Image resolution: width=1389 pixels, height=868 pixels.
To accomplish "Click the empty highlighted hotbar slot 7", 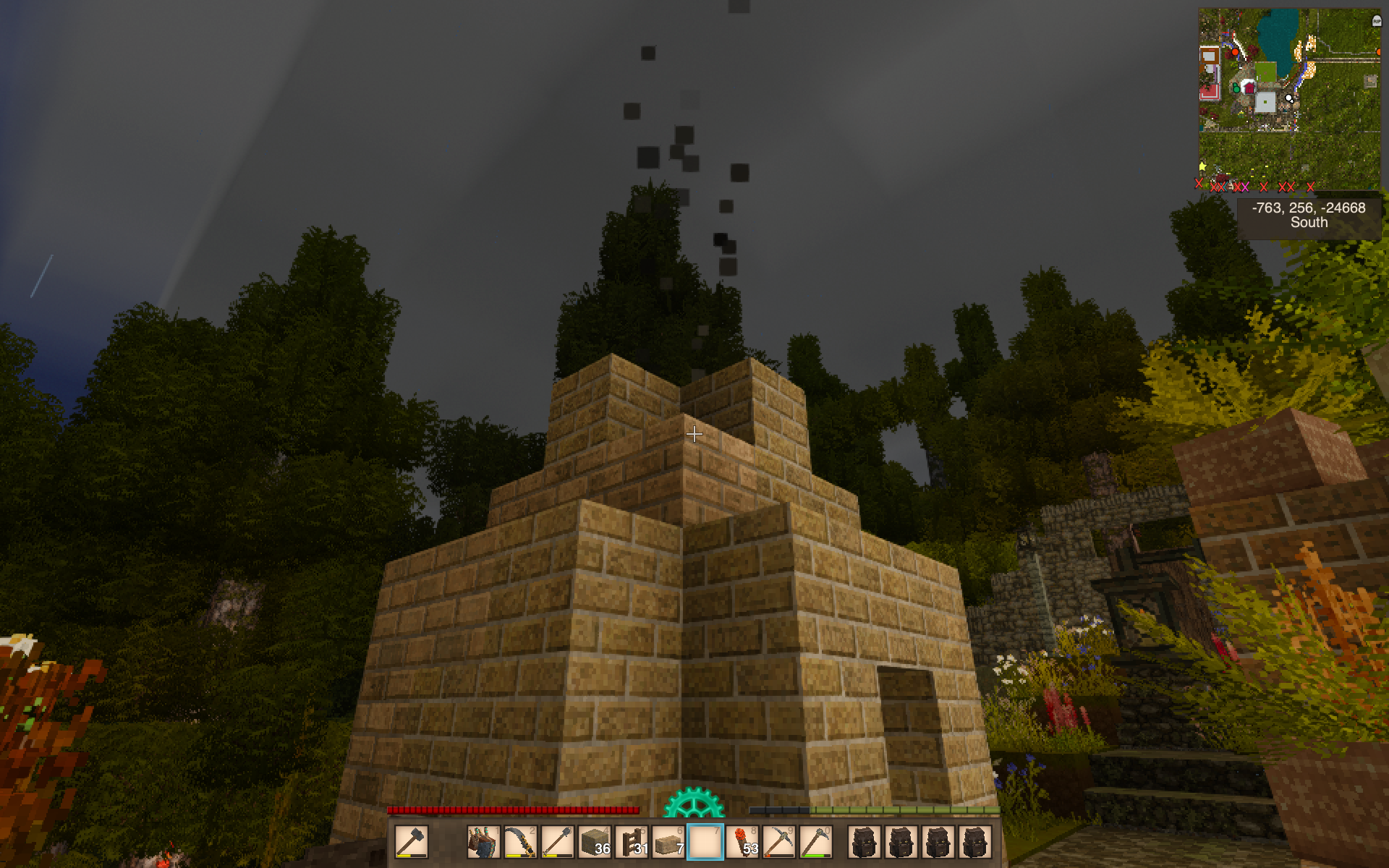I will (705, 842).
